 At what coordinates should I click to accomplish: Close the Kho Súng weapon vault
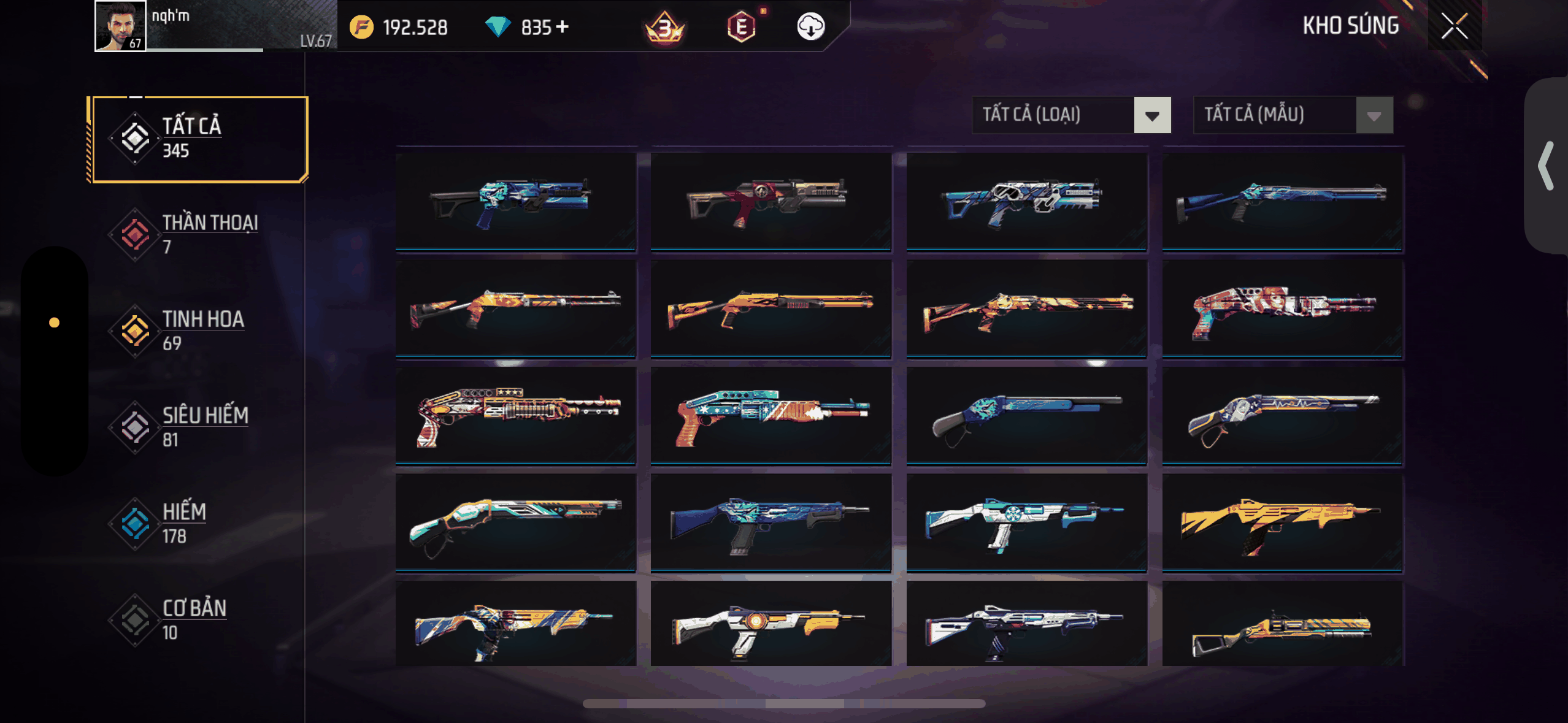point(1454,26)
